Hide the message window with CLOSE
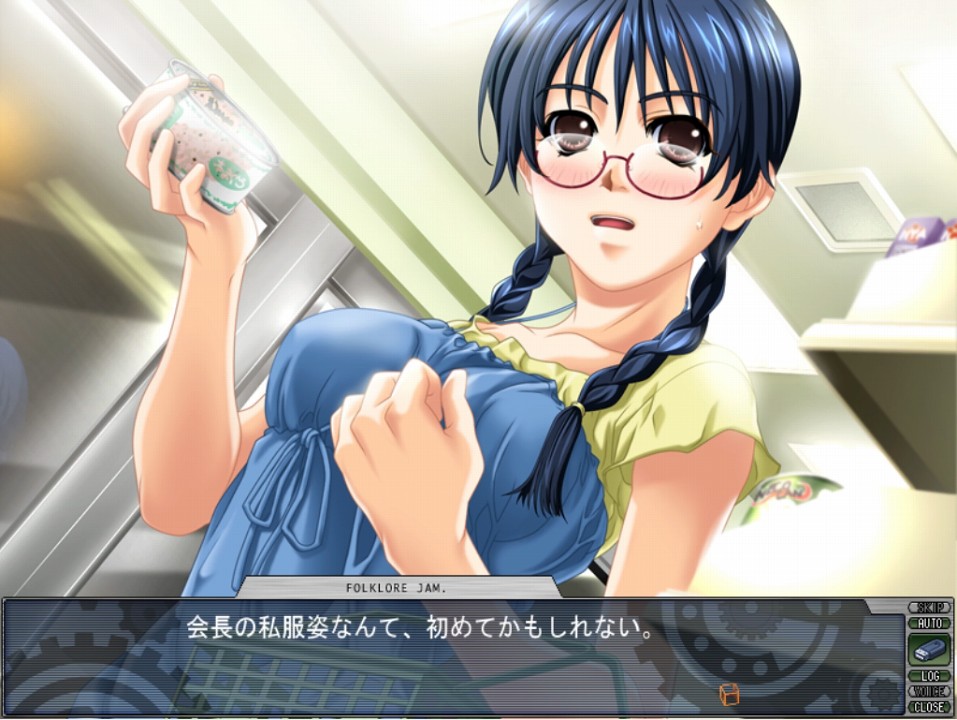 (x=929, y=706)
